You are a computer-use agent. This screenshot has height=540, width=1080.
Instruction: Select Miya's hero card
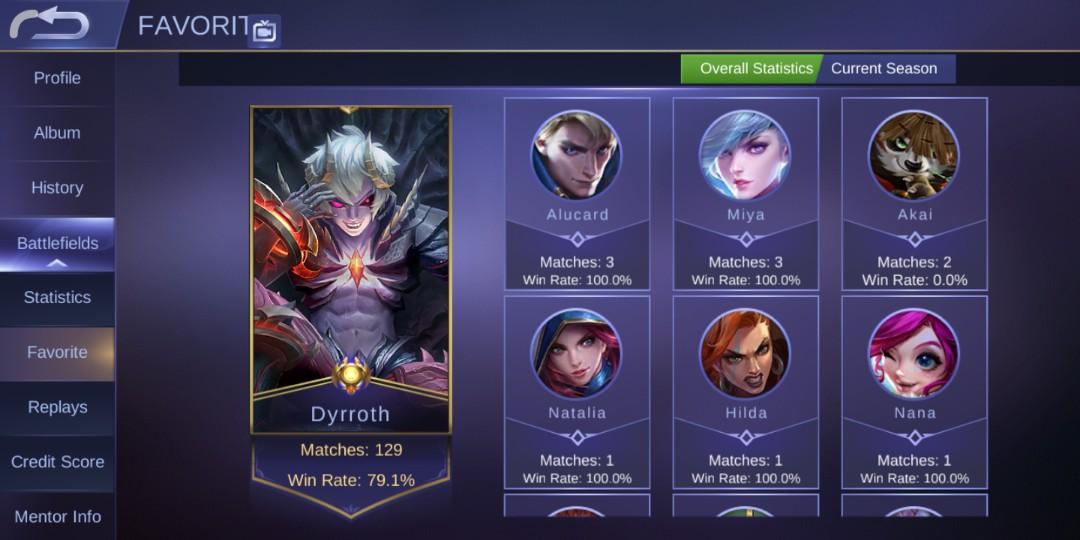(746, 194)
